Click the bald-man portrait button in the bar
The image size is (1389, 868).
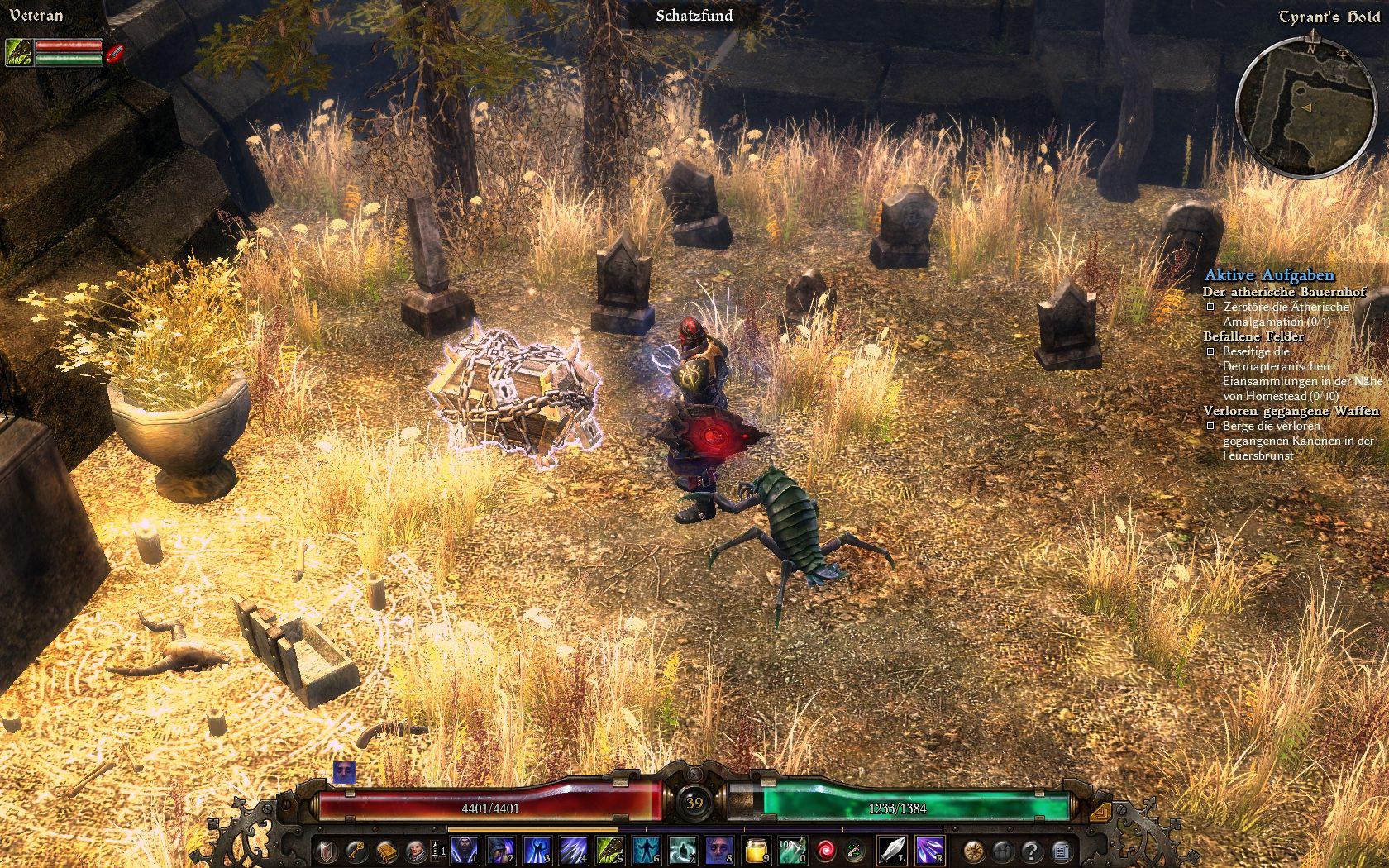click(415, 850)
